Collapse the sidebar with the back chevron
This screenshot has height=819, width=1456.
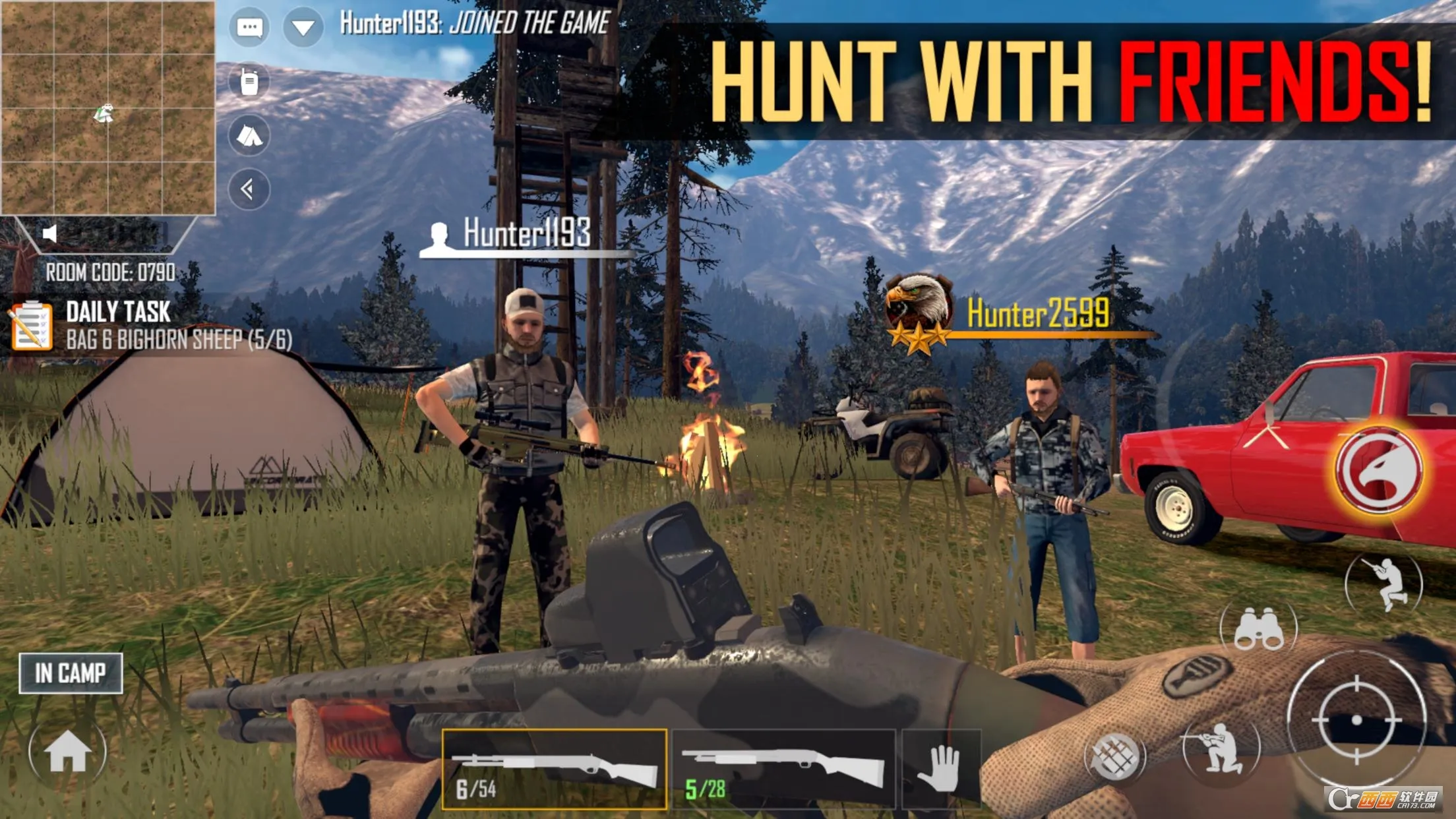point(249,189)
